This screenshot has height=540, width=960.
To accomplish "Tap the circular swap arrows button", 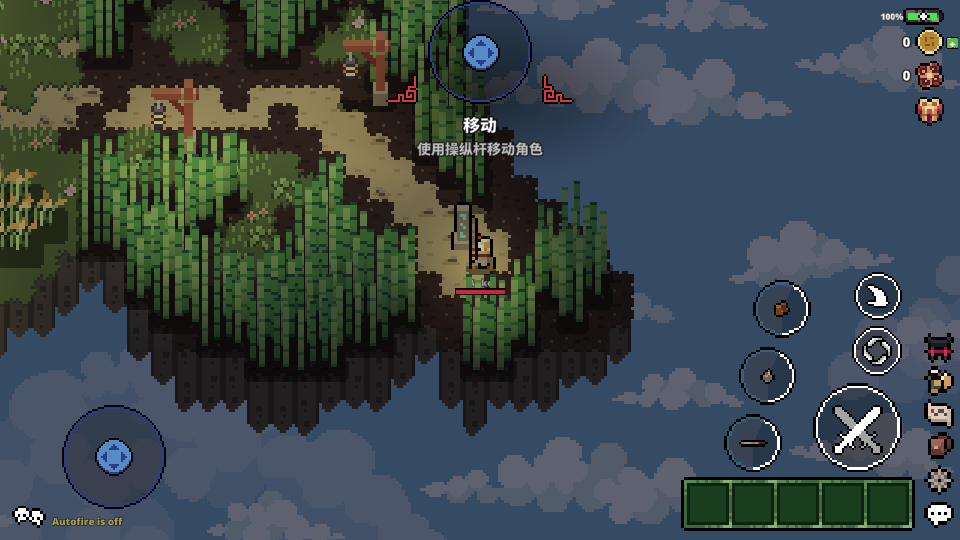I will click(877, 350).
